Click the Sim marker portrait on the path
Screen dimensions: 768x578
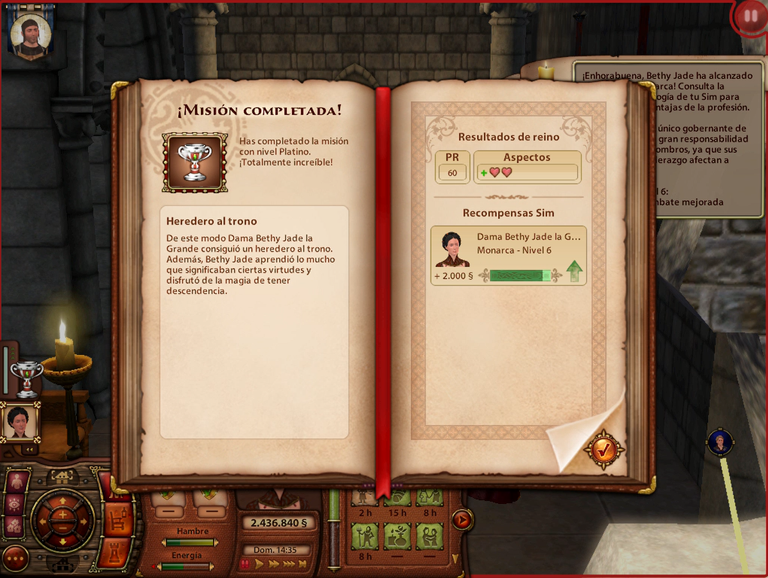point(720,441)
